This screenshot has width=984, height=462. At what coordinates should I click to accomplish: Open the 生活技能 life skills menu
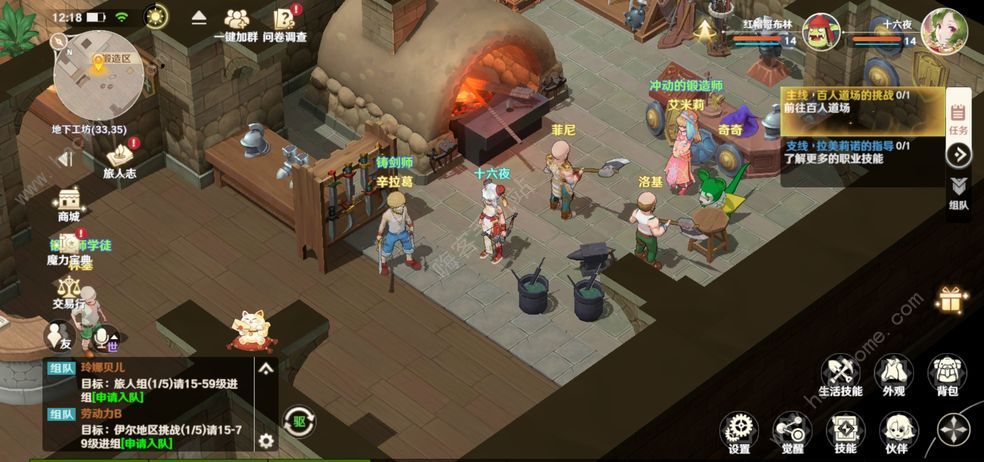[x=838, y=376]
